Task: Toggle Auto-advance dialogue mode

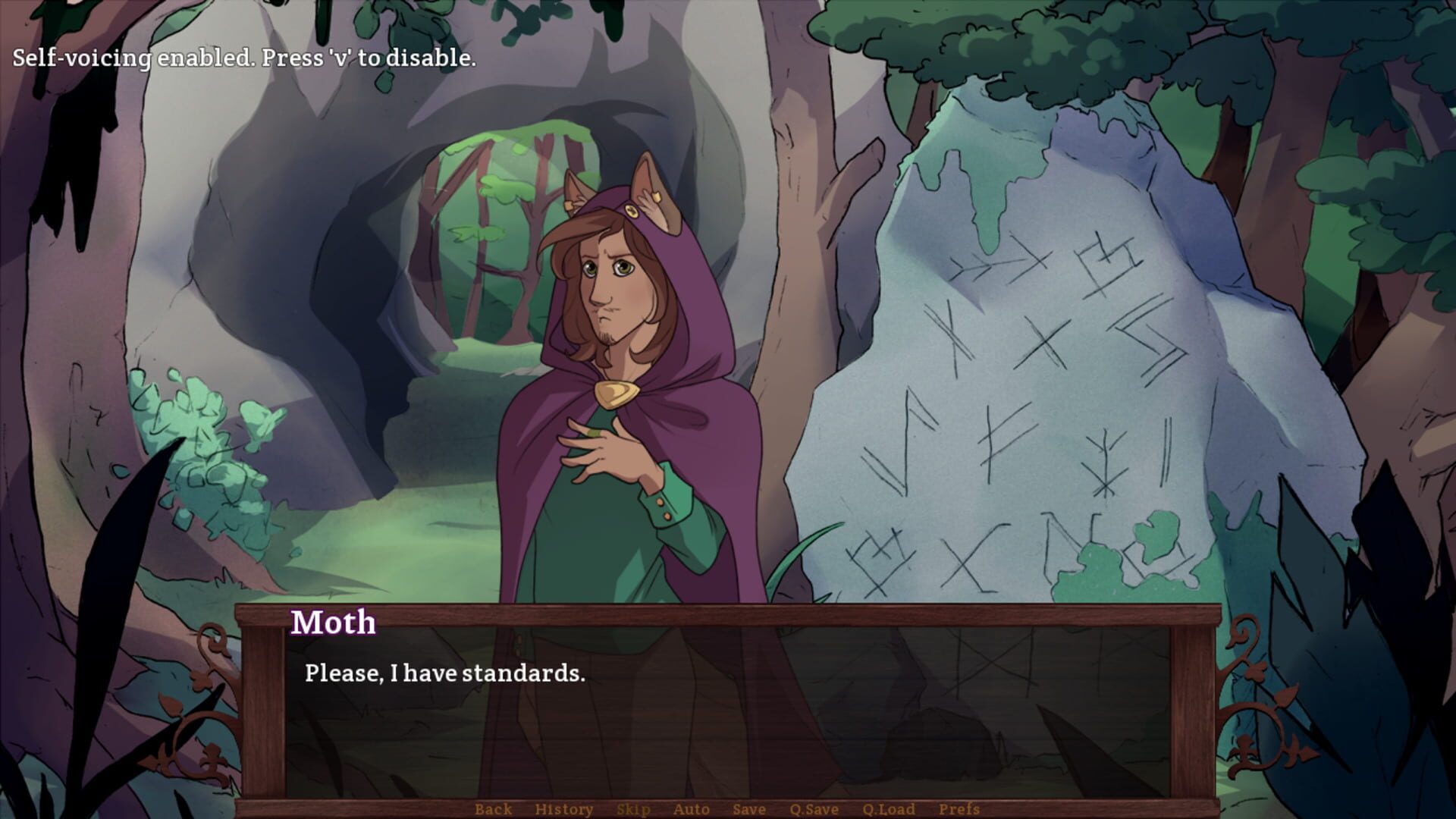Action: 690,808
